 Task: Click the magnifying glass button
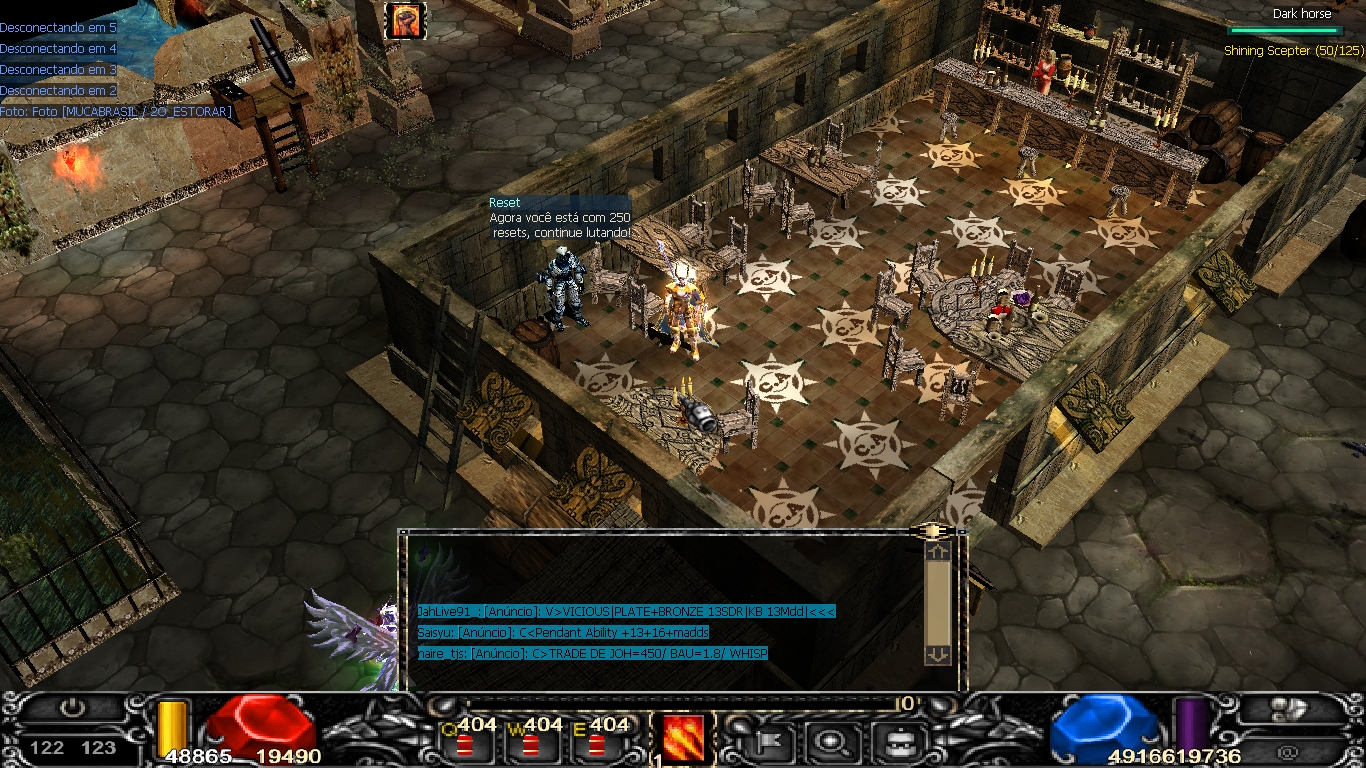(830, 741)
